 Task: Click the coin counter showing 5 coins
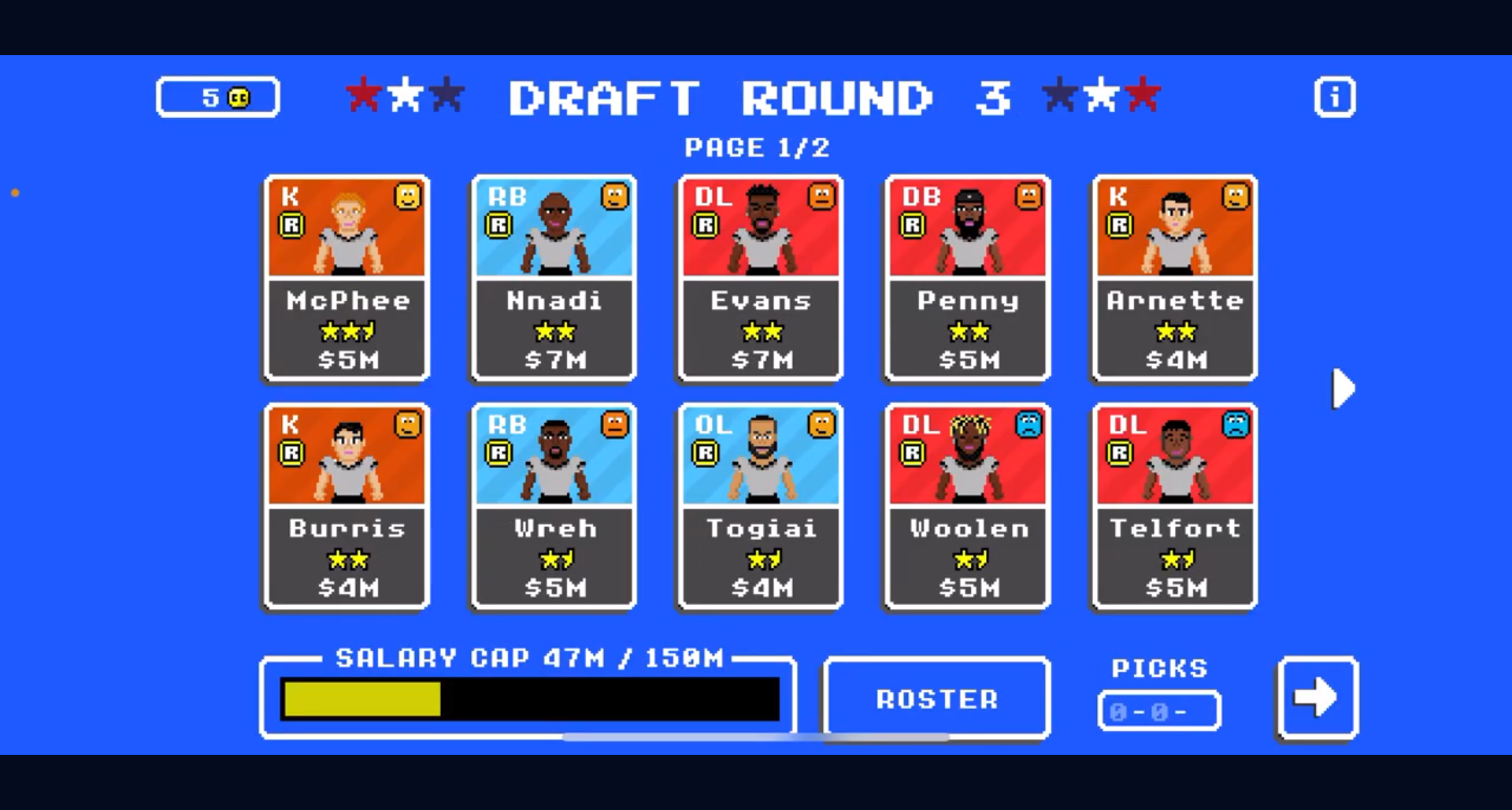tap(217, 96)
